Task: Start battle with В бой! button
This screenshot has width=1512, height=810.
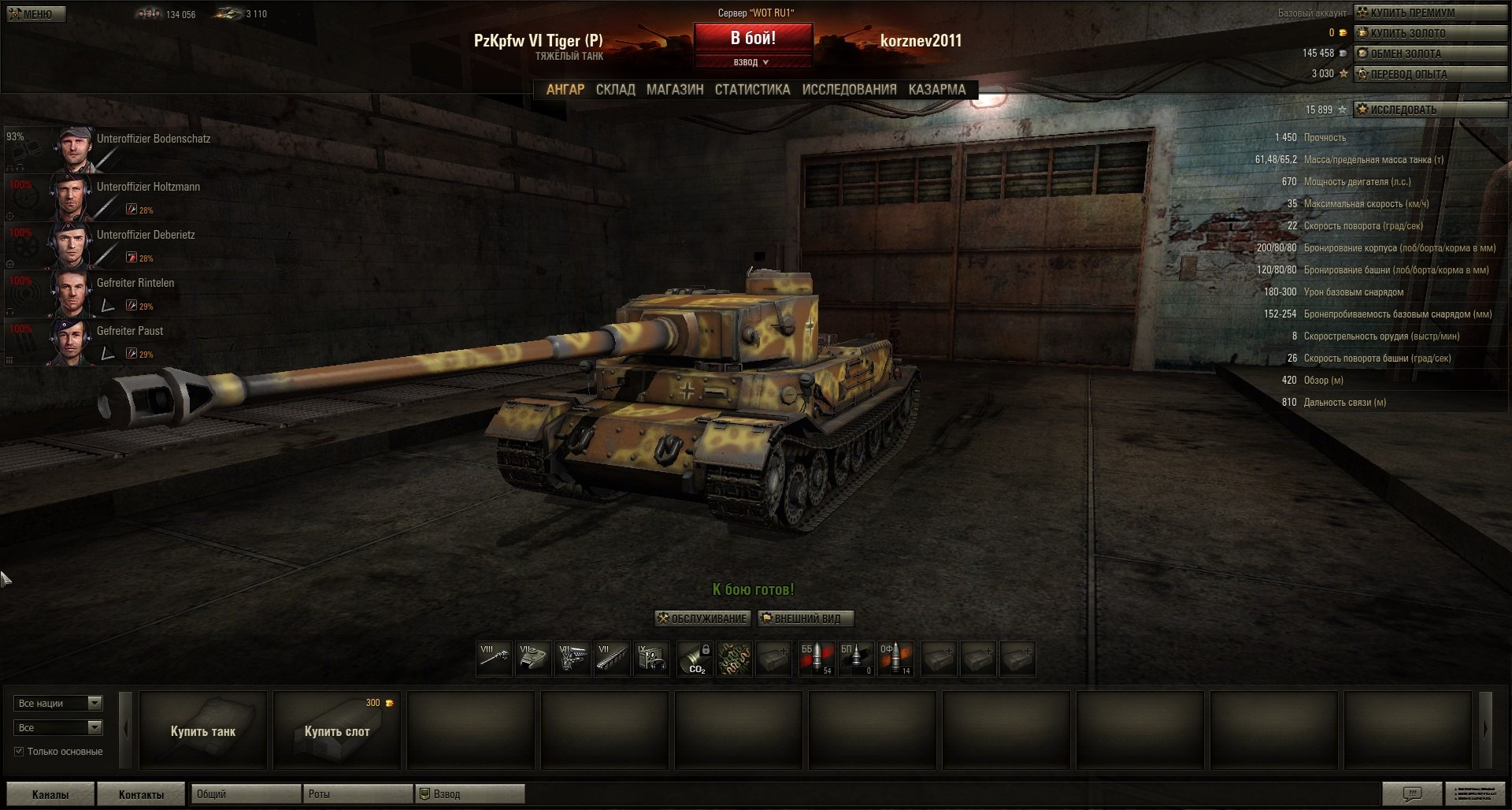Action: click(x=753, y=38)
